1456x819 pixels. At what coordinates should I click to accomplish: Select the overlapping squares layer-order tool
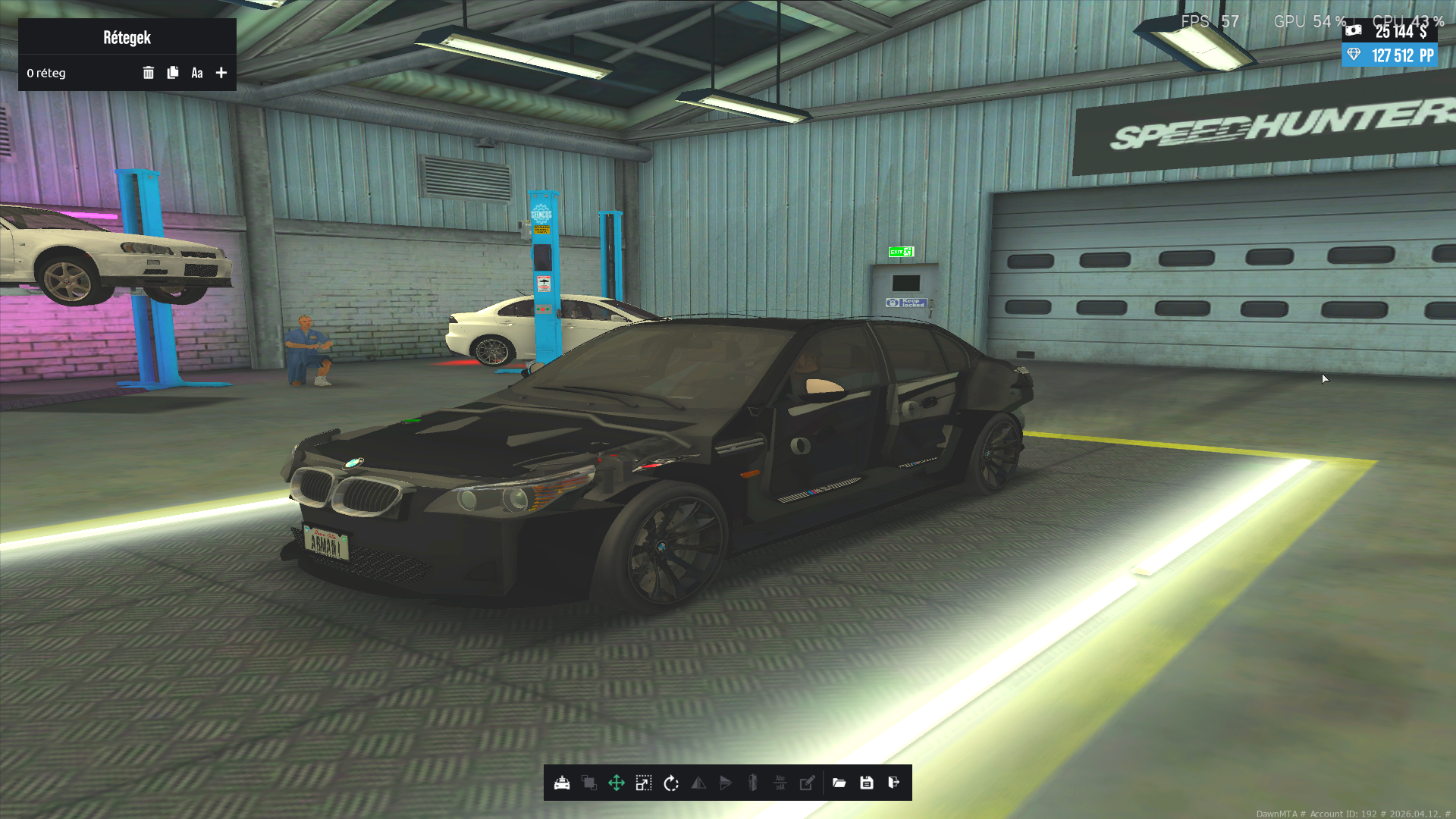click(x=589, y=783)
